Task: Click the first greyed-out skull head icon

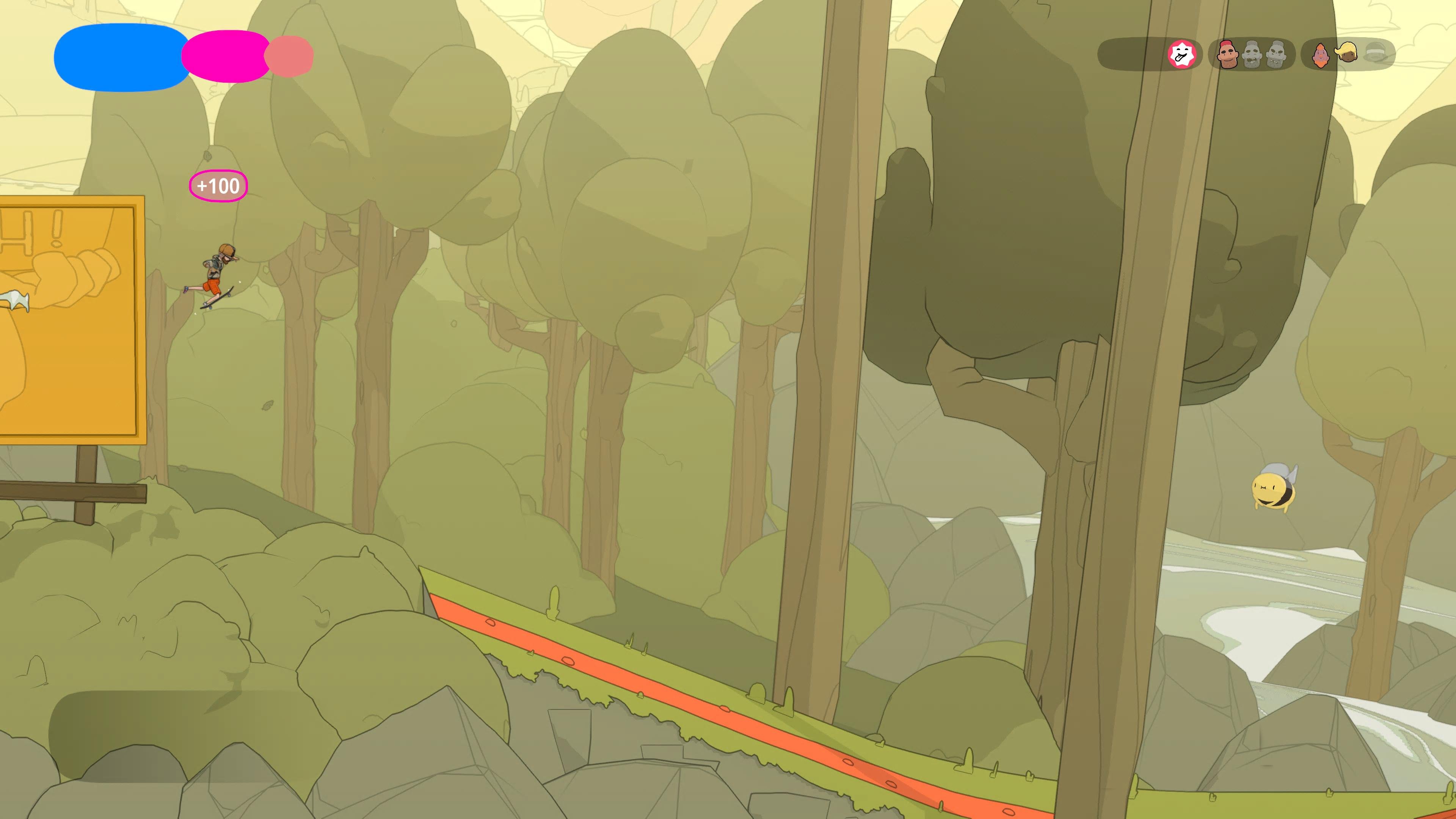Action: point(1251,54)
